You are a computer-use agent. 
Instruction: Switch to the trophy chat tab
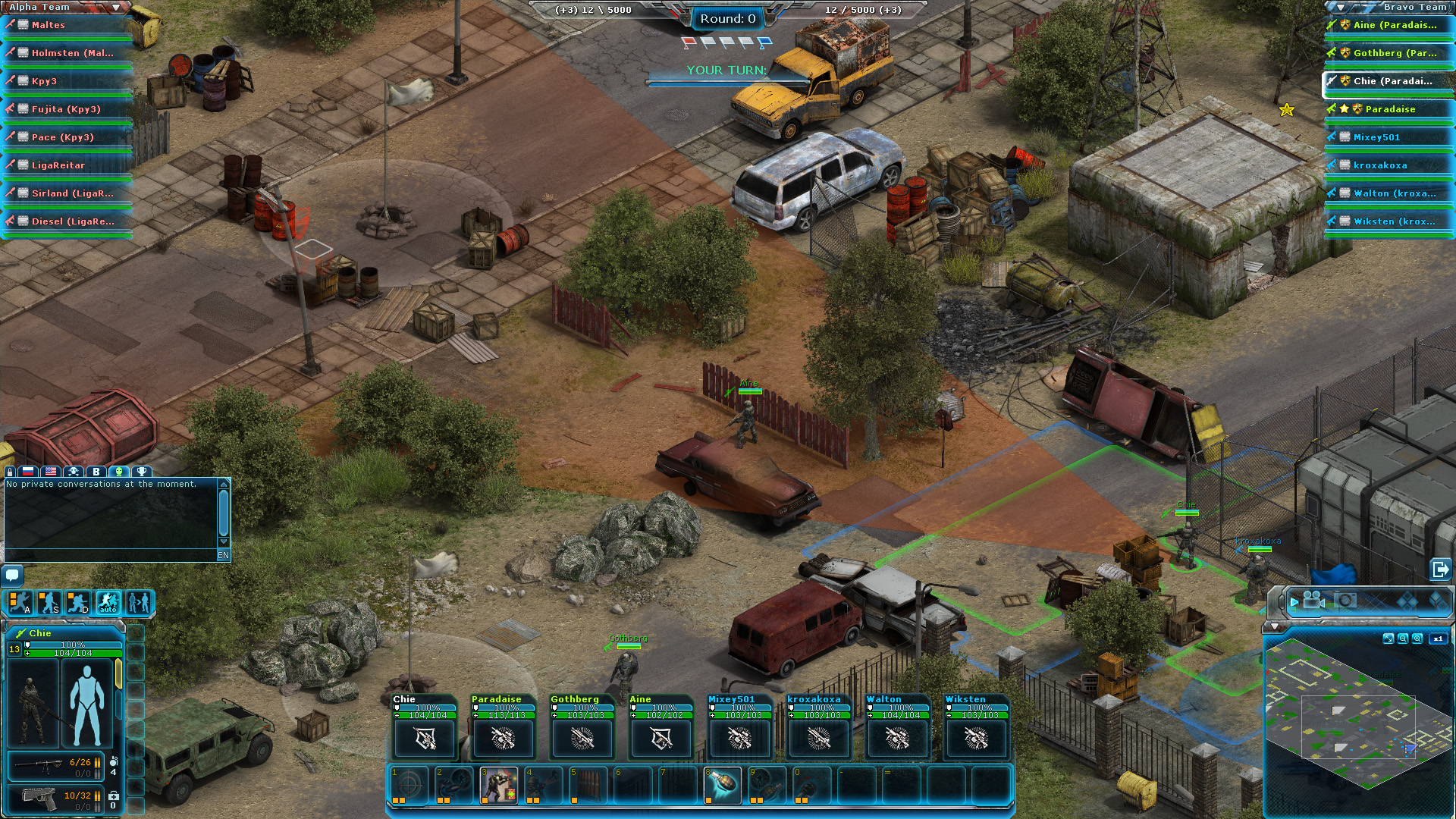point(143,472)
